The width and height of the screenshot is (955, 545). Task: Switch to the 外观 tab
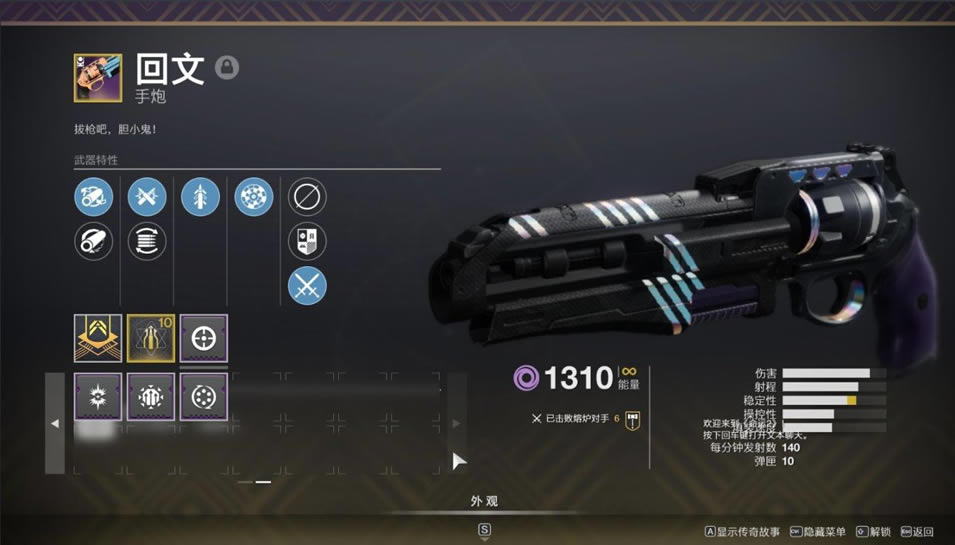click(x=484, y=501)
